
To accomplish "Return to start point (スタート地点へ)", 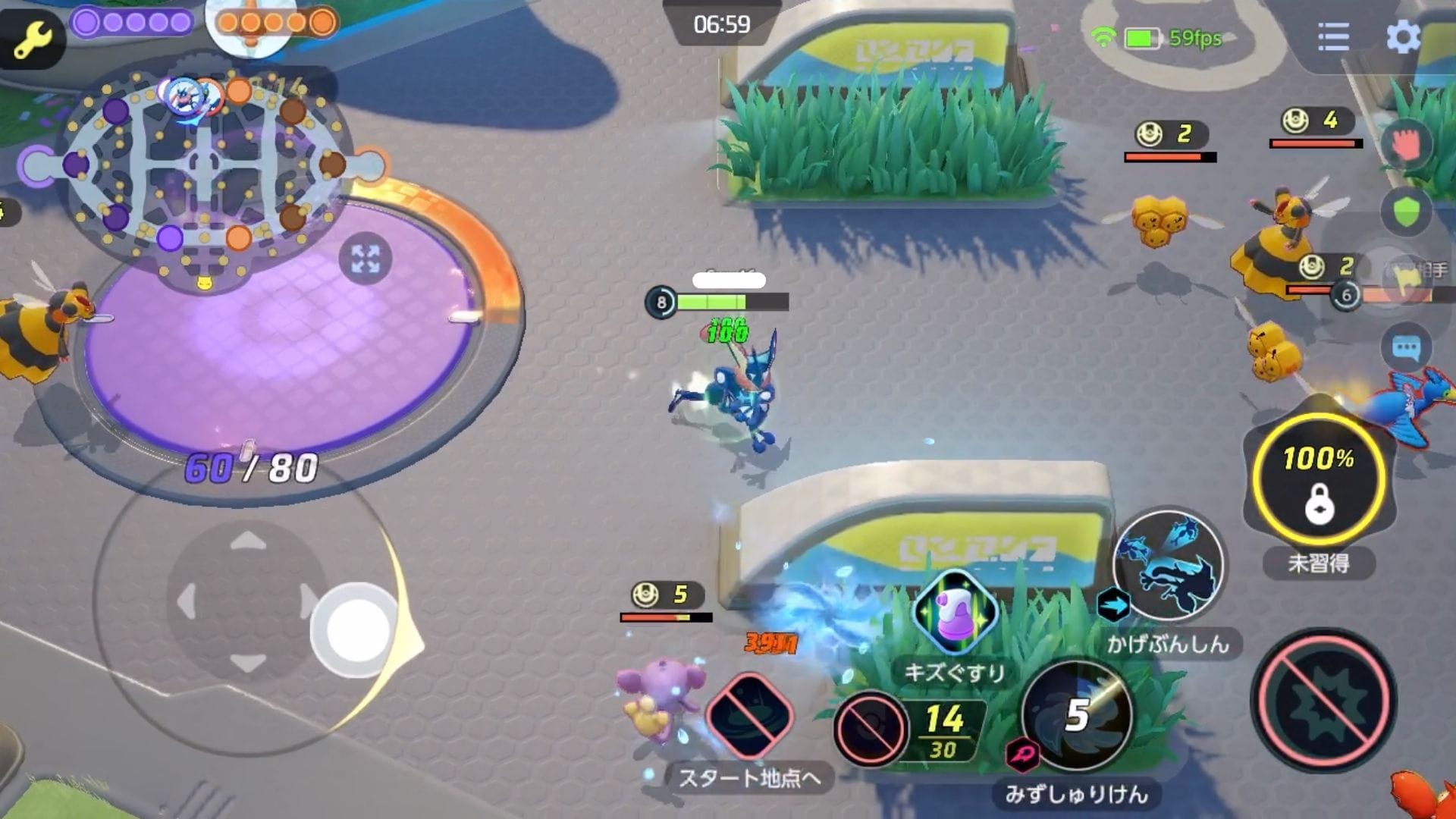I will 750,717.
